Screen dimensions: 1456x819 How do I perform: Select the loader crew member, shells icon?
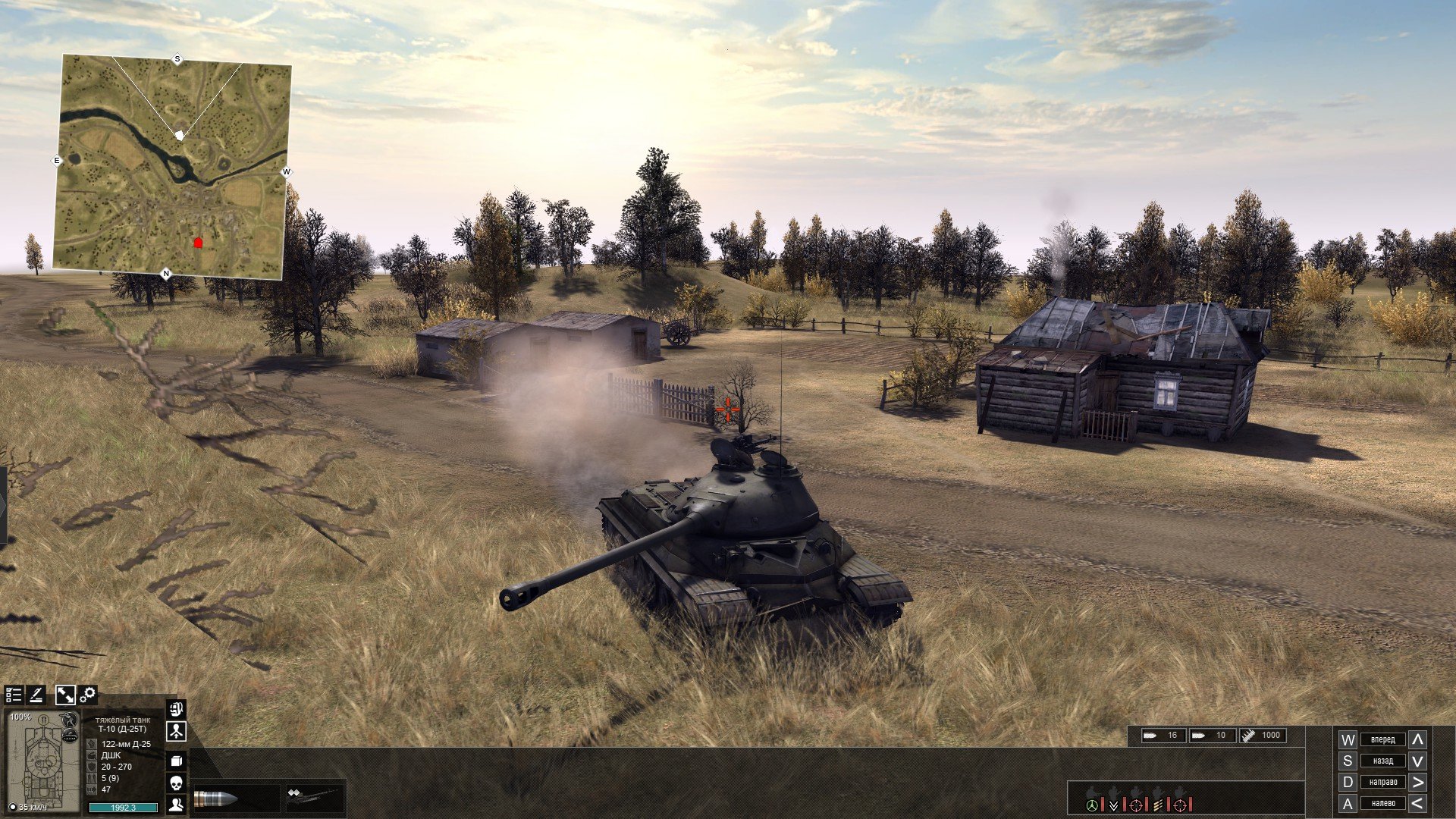1158,804
